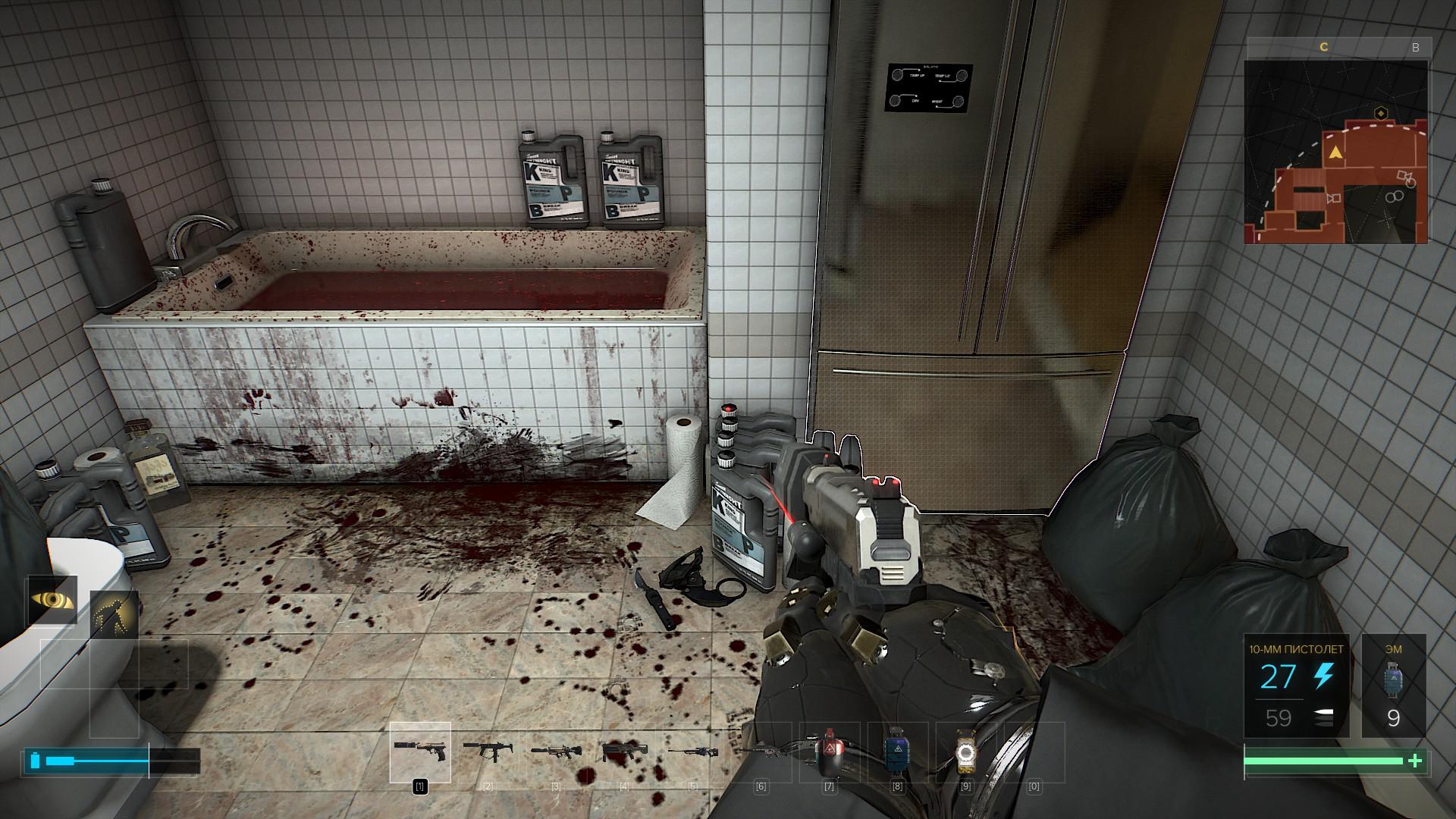Activate the golden eye vision augmentation
Screen dimensions: 1456x819
52,600
